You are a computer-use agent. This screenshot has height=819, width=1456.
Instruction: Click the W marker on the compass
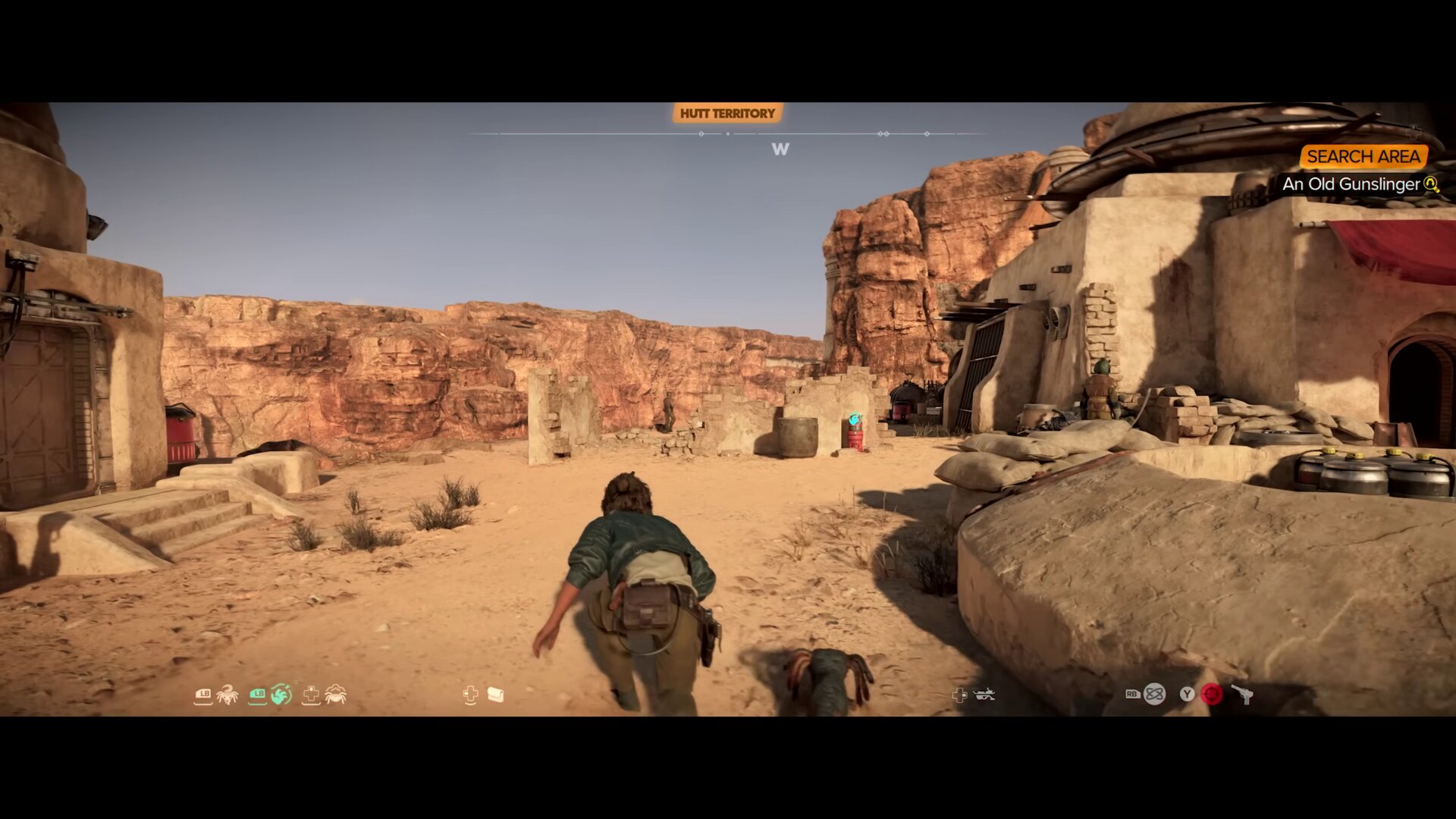coord(782,149)
